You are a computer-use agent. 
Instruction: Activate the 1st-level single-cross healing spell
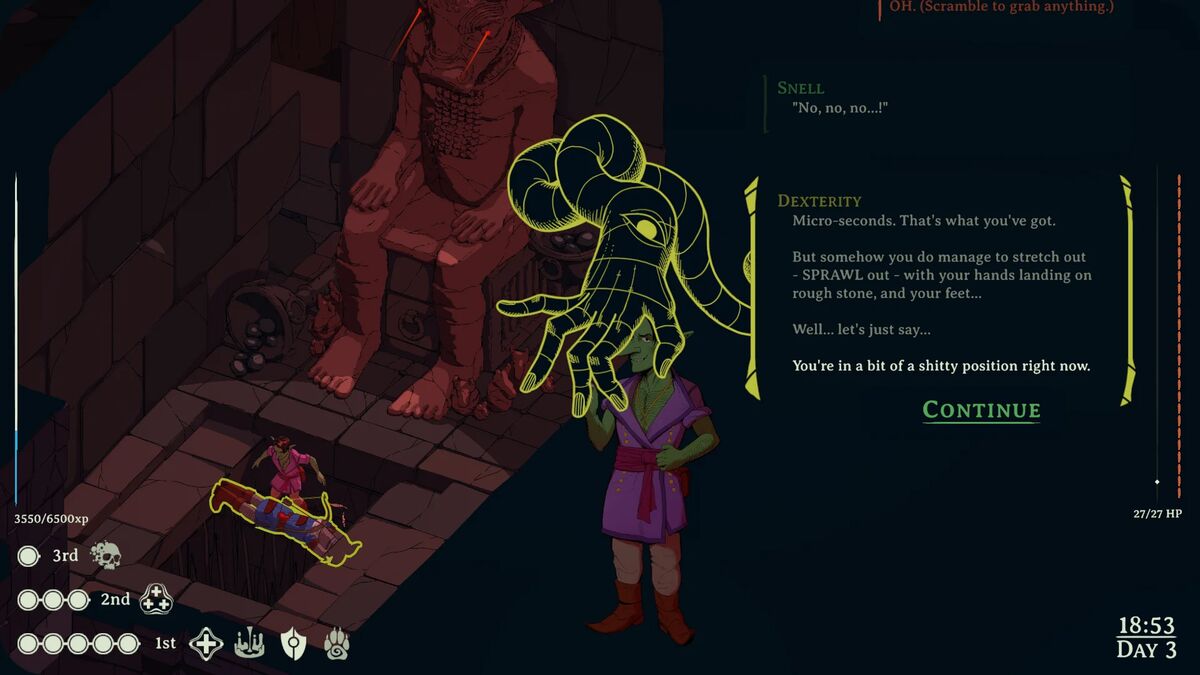click(x=206, y=644)
